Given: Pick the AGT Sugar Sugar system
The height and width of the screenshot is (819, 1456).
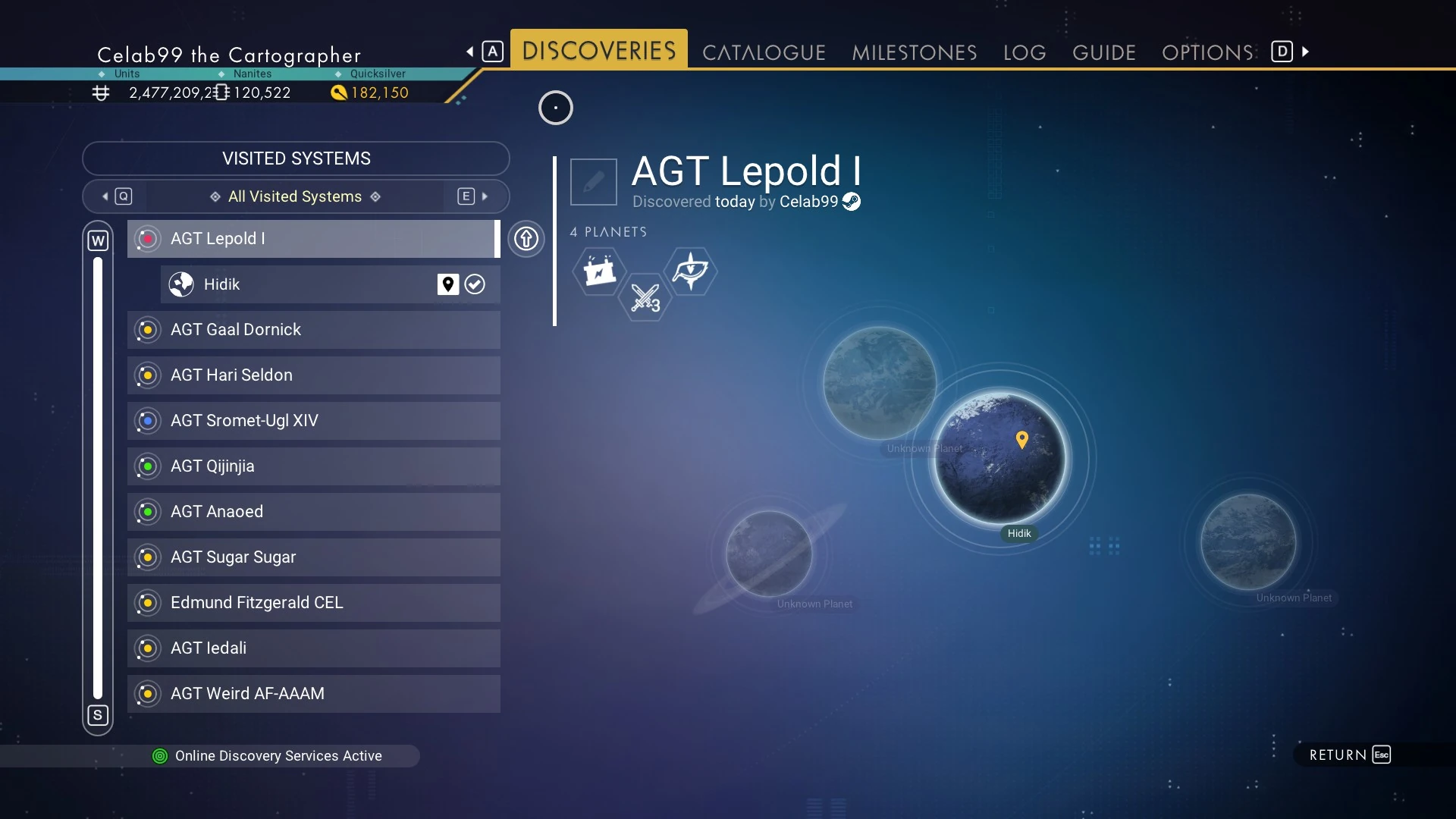Looking at the screenshot, I should (313, 557).
